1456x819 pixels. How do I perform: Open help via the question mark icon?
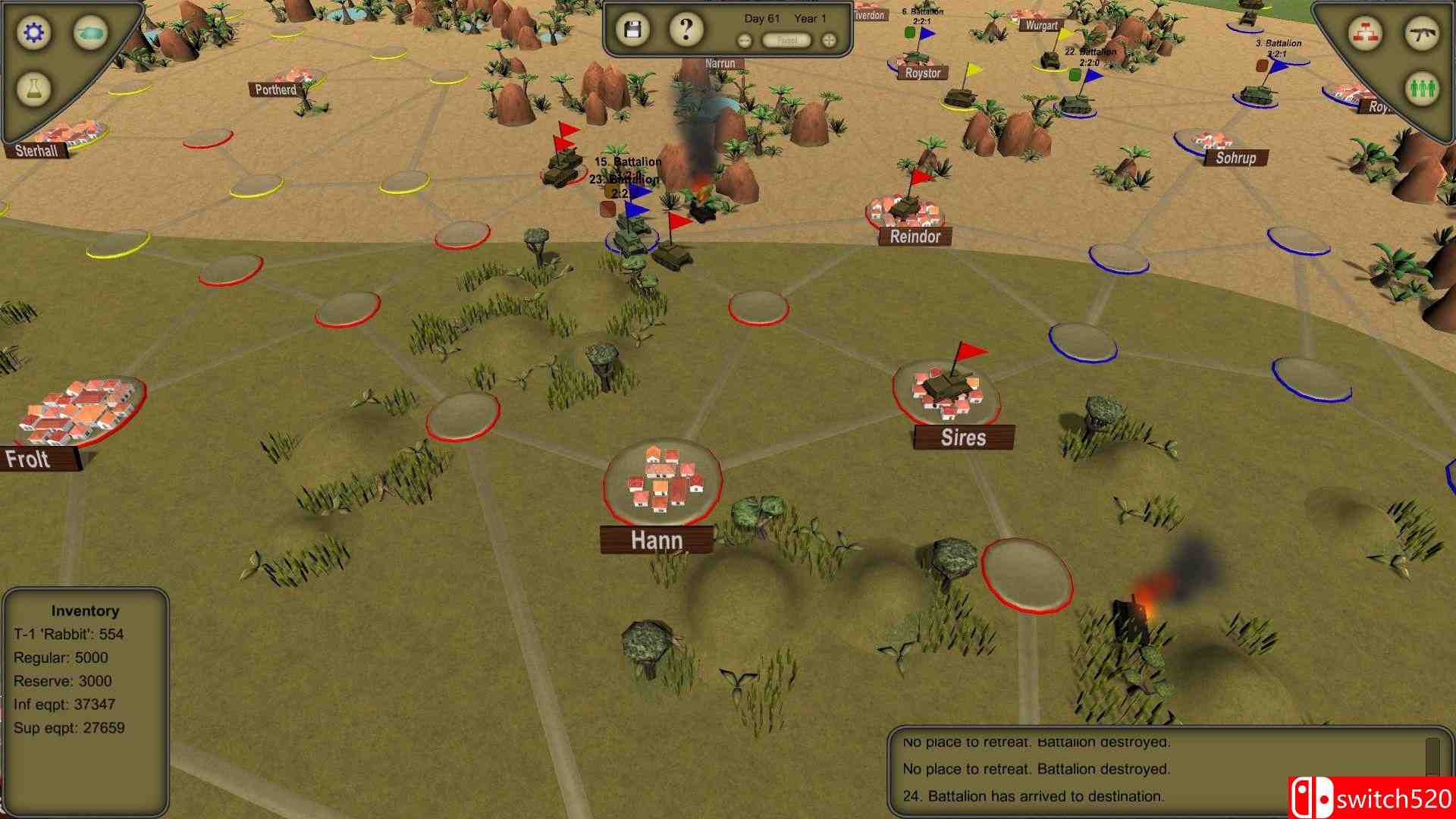point(685,29)
